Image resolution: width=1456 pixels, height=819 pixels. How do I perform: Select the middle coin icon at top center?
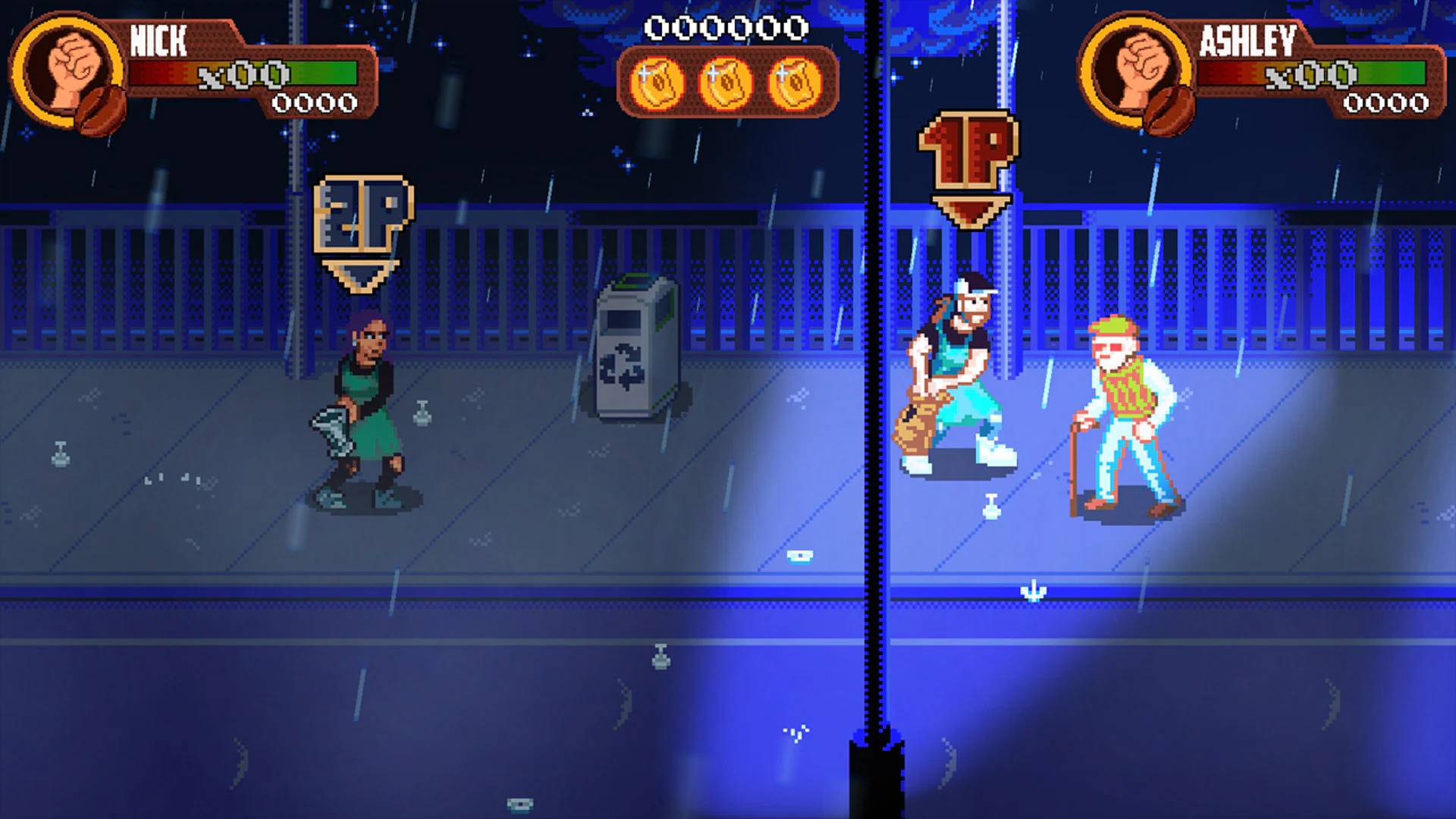(x=724, y=83)
